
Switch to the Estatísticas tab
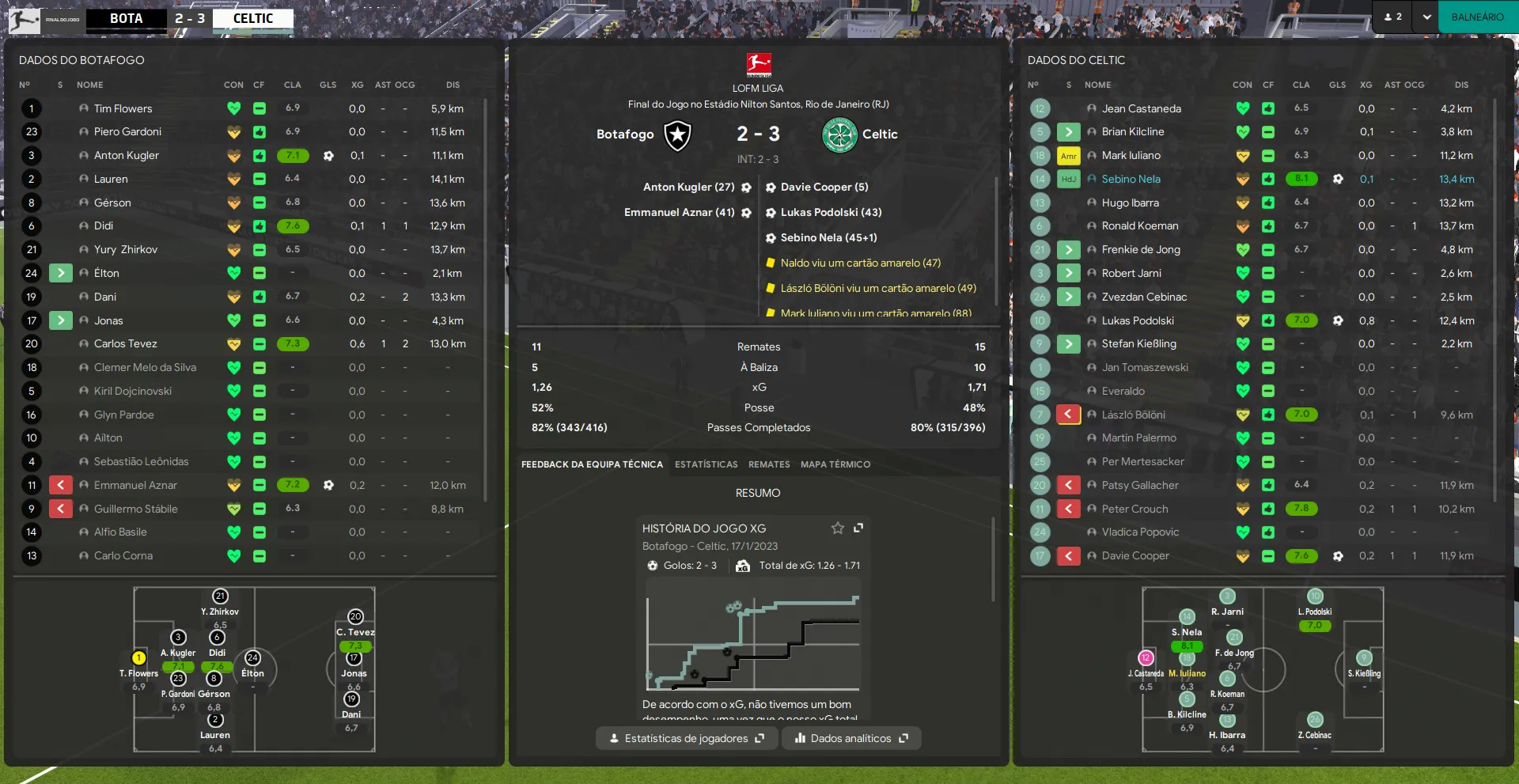[x=706, y=464]
